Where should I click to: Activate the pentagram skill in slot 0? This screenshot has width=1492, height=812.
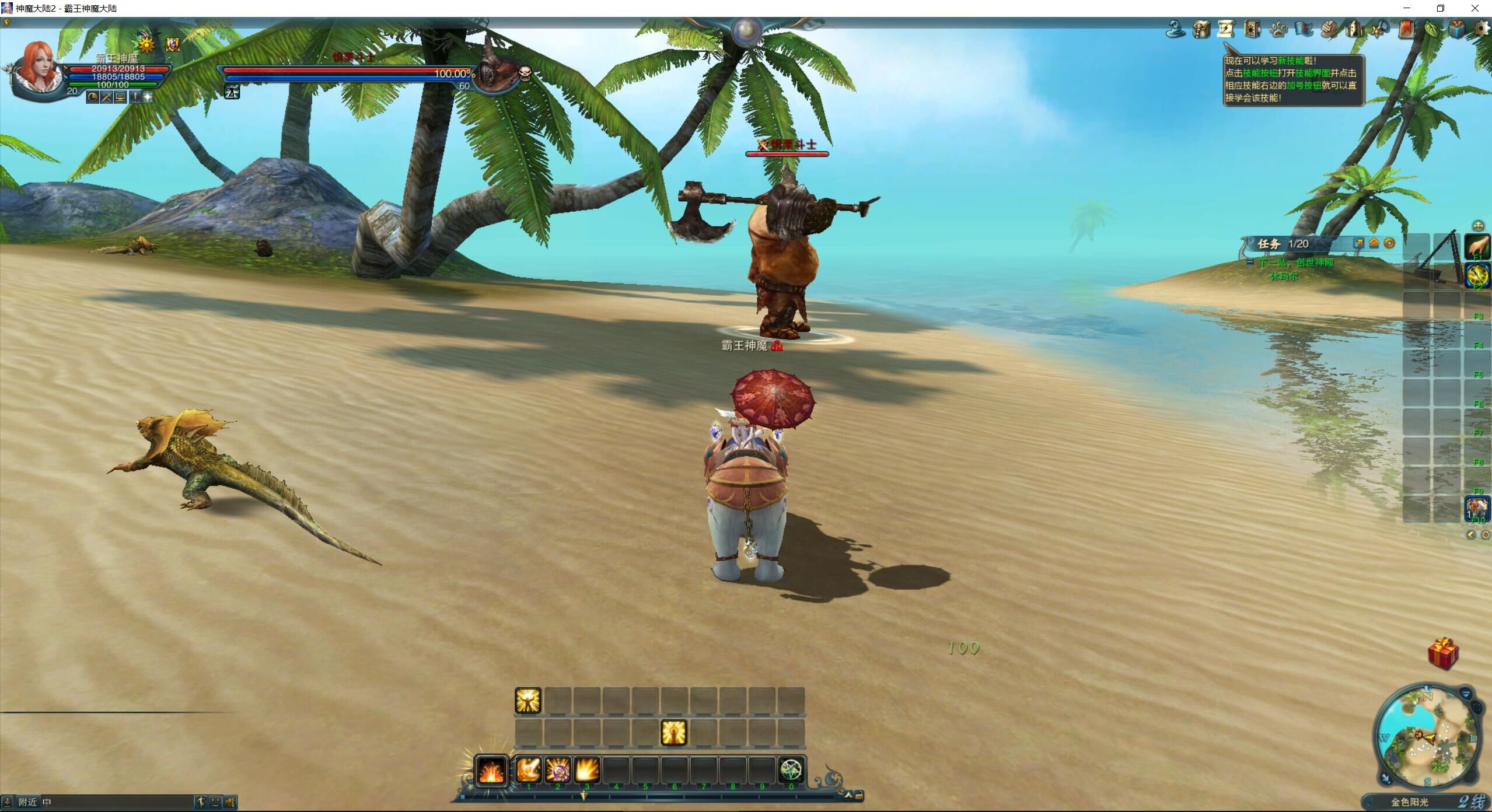(791, 770)
